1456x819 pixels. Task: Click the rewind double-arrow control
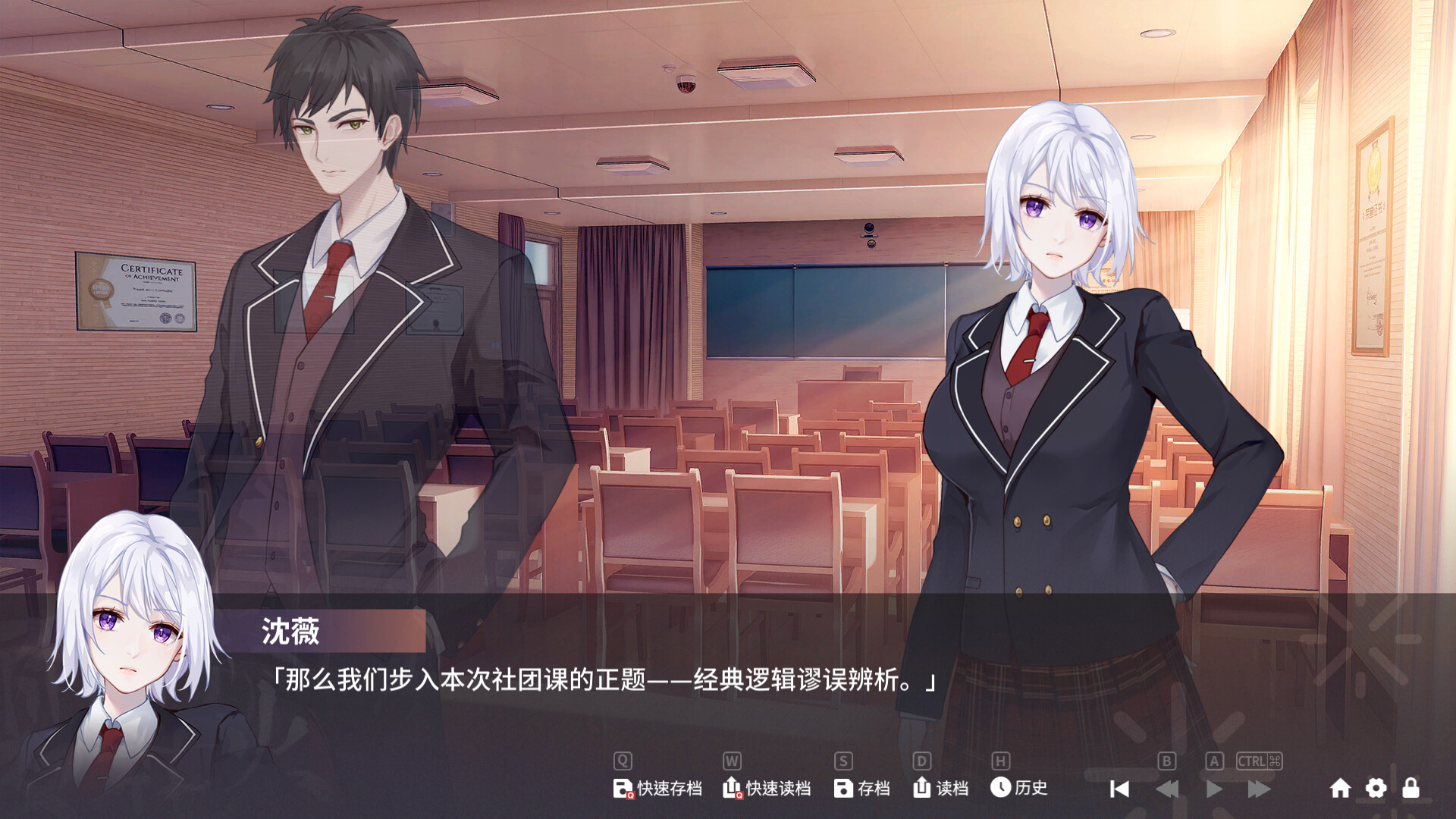tap(1167, 788)
